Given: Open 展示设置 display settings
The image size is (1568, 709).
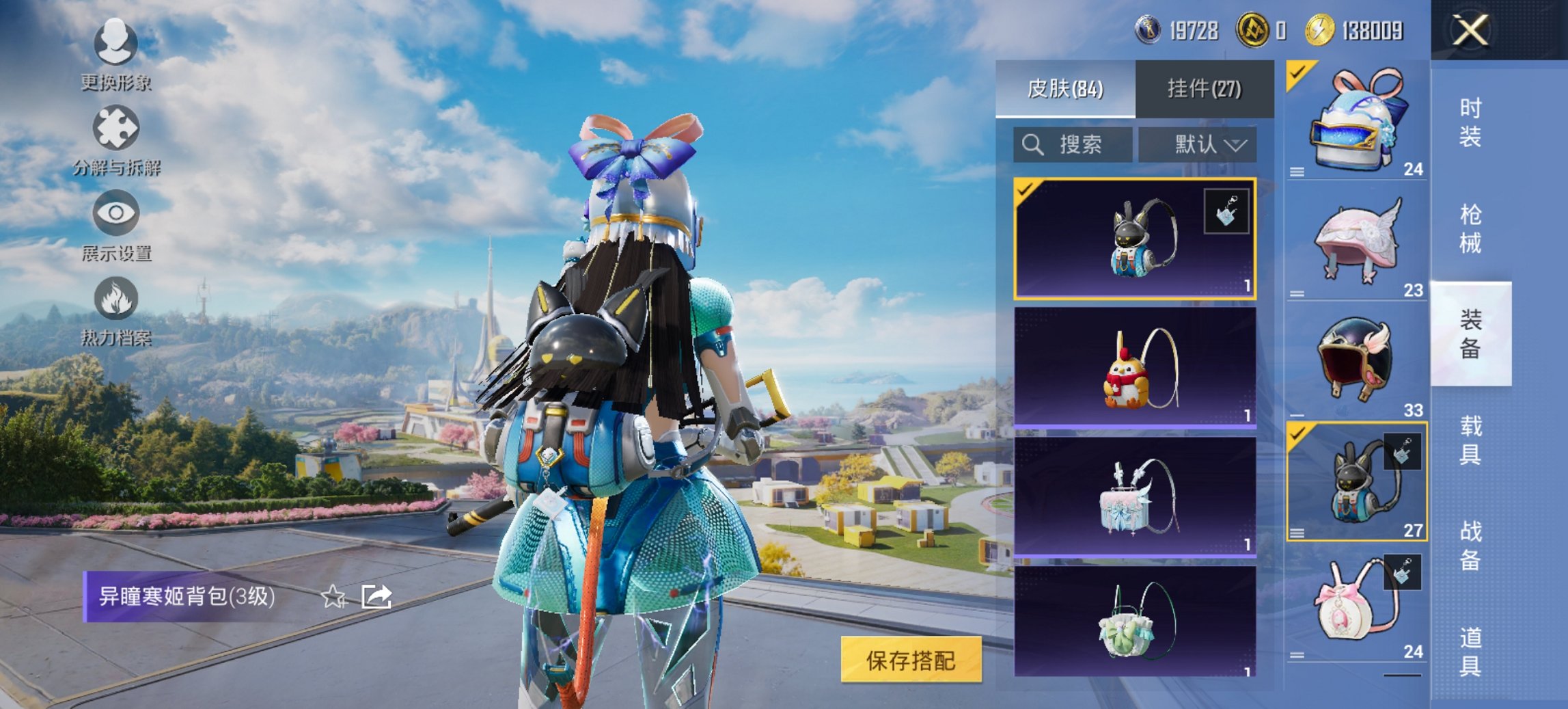Looking at the screenshot, I should click(118, 232).
